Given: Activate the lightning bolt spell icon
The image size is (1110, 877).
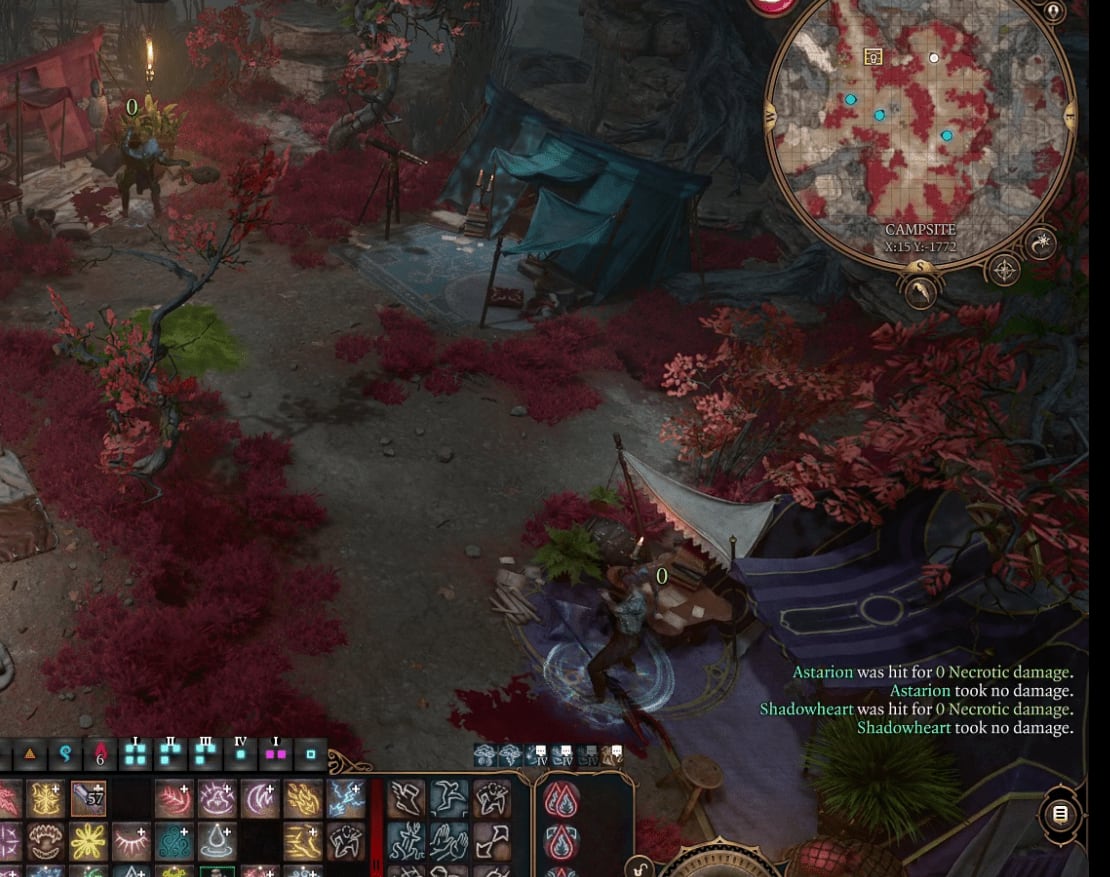Looking at the screenshot, I should 345,798.
